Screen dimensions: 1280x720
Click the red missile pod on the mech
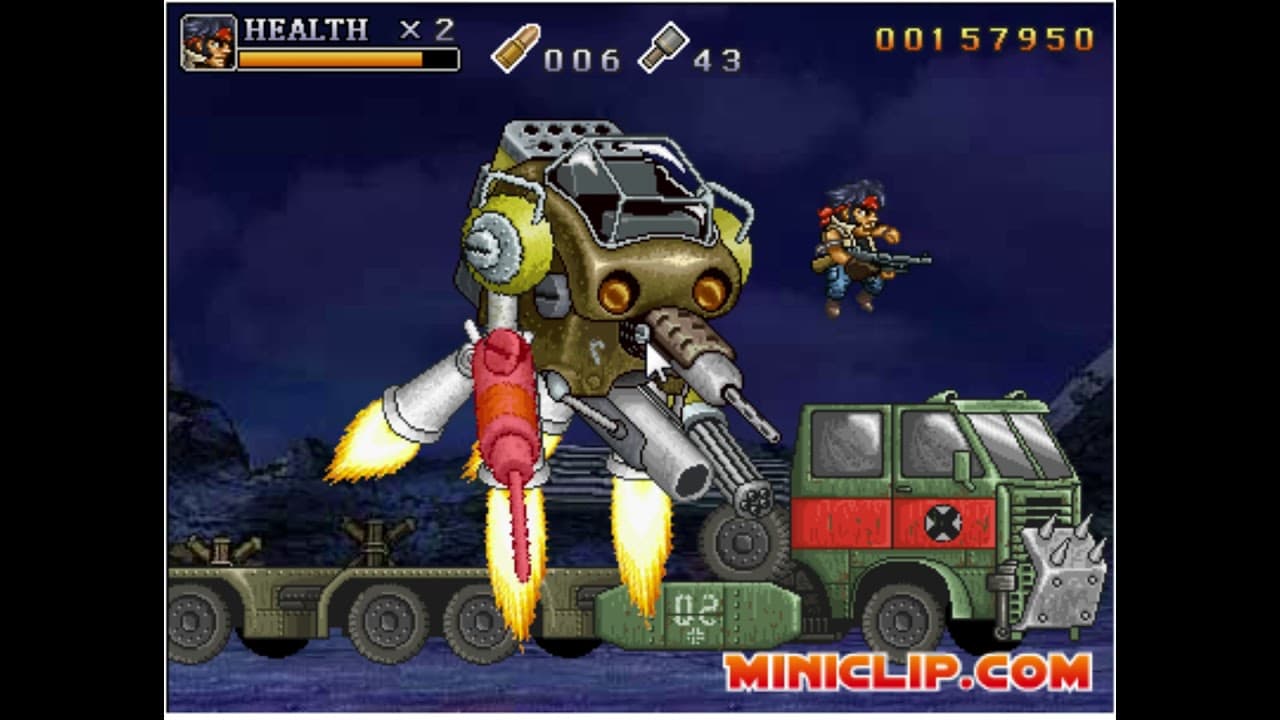tap(505, 400)
